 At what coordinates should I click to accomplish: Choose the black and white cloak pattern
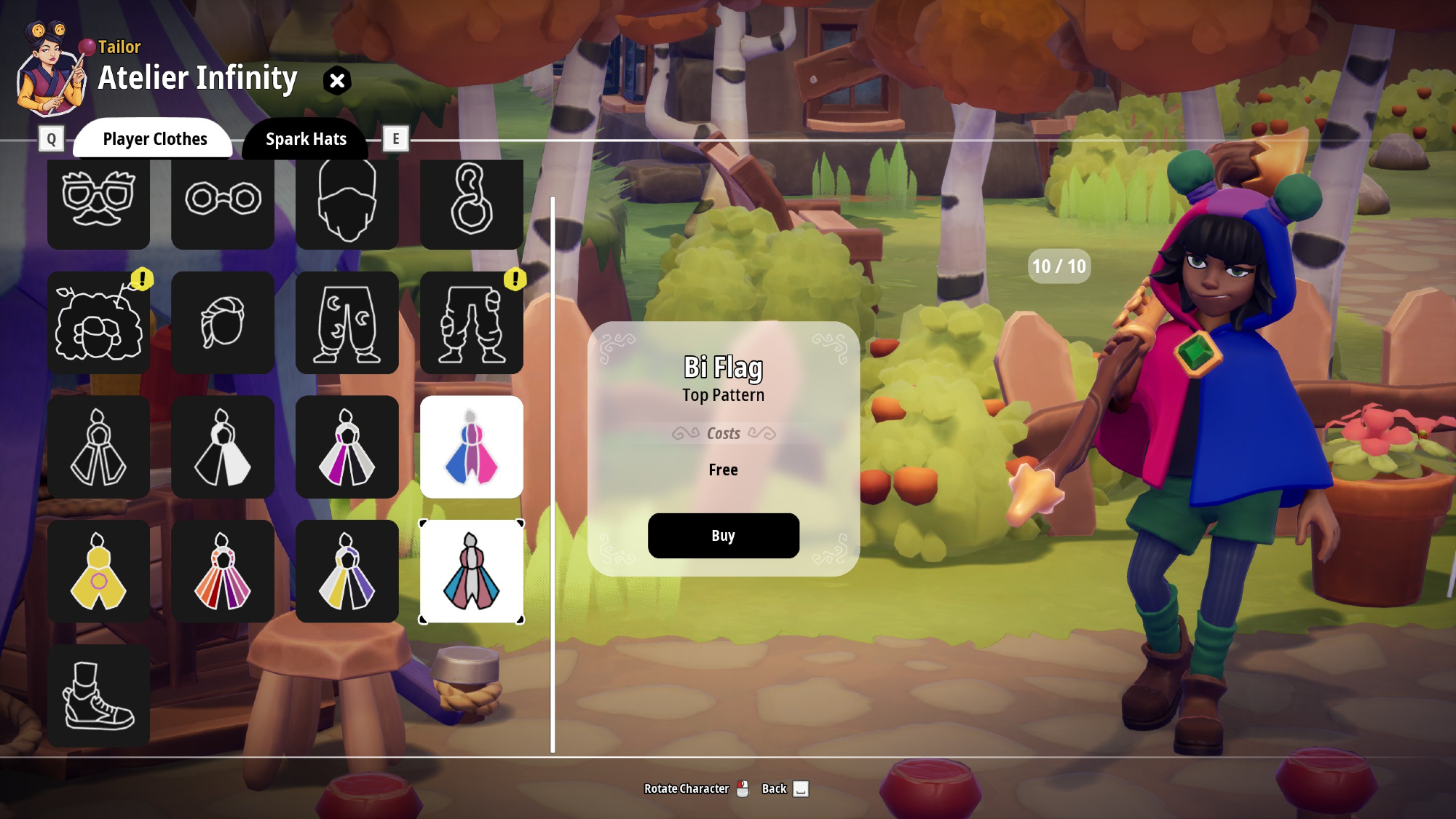(x=223, y=447)
